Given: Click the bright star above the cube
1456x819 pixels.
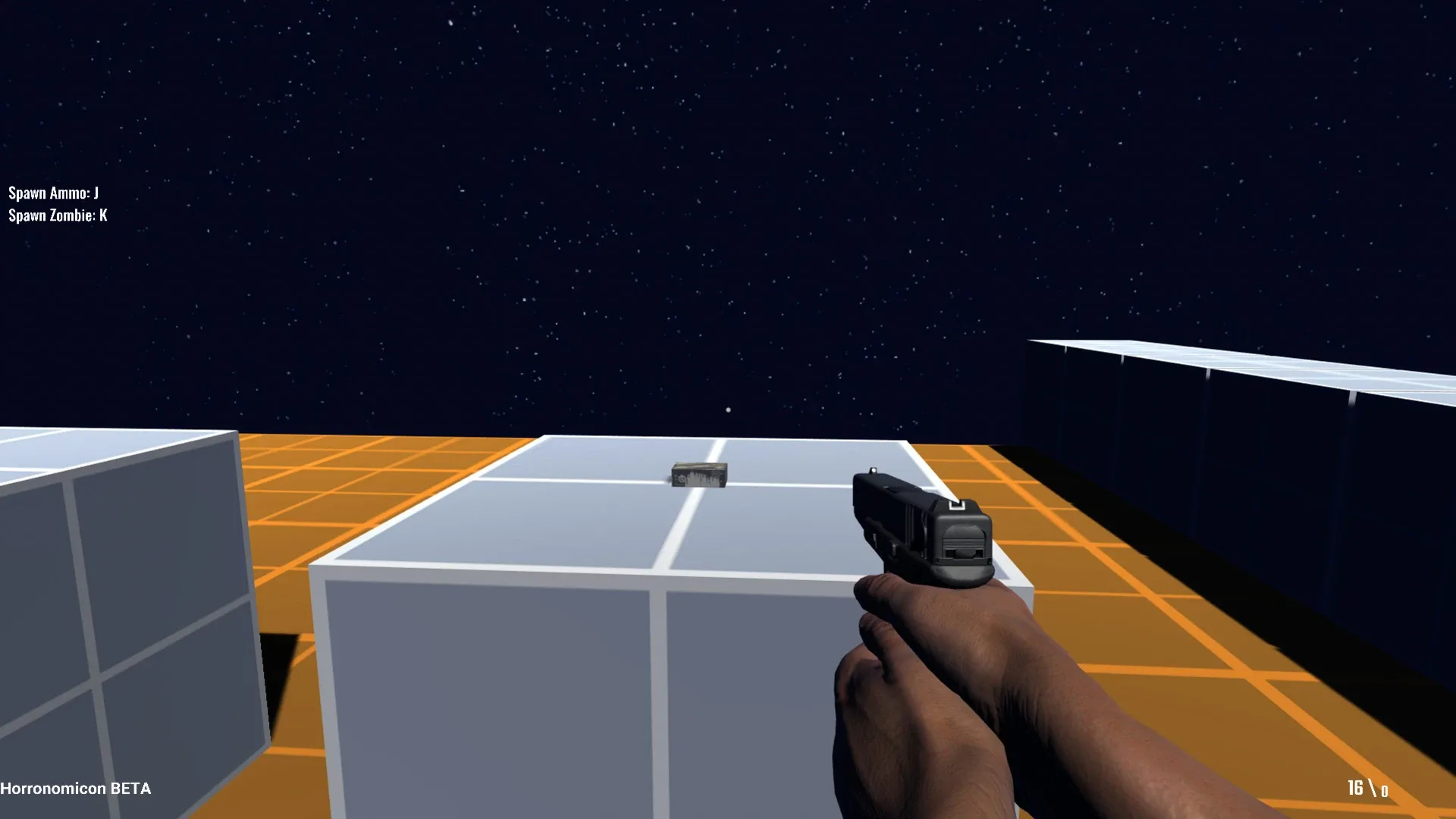Looking at the screenshot, I should 727,409.
